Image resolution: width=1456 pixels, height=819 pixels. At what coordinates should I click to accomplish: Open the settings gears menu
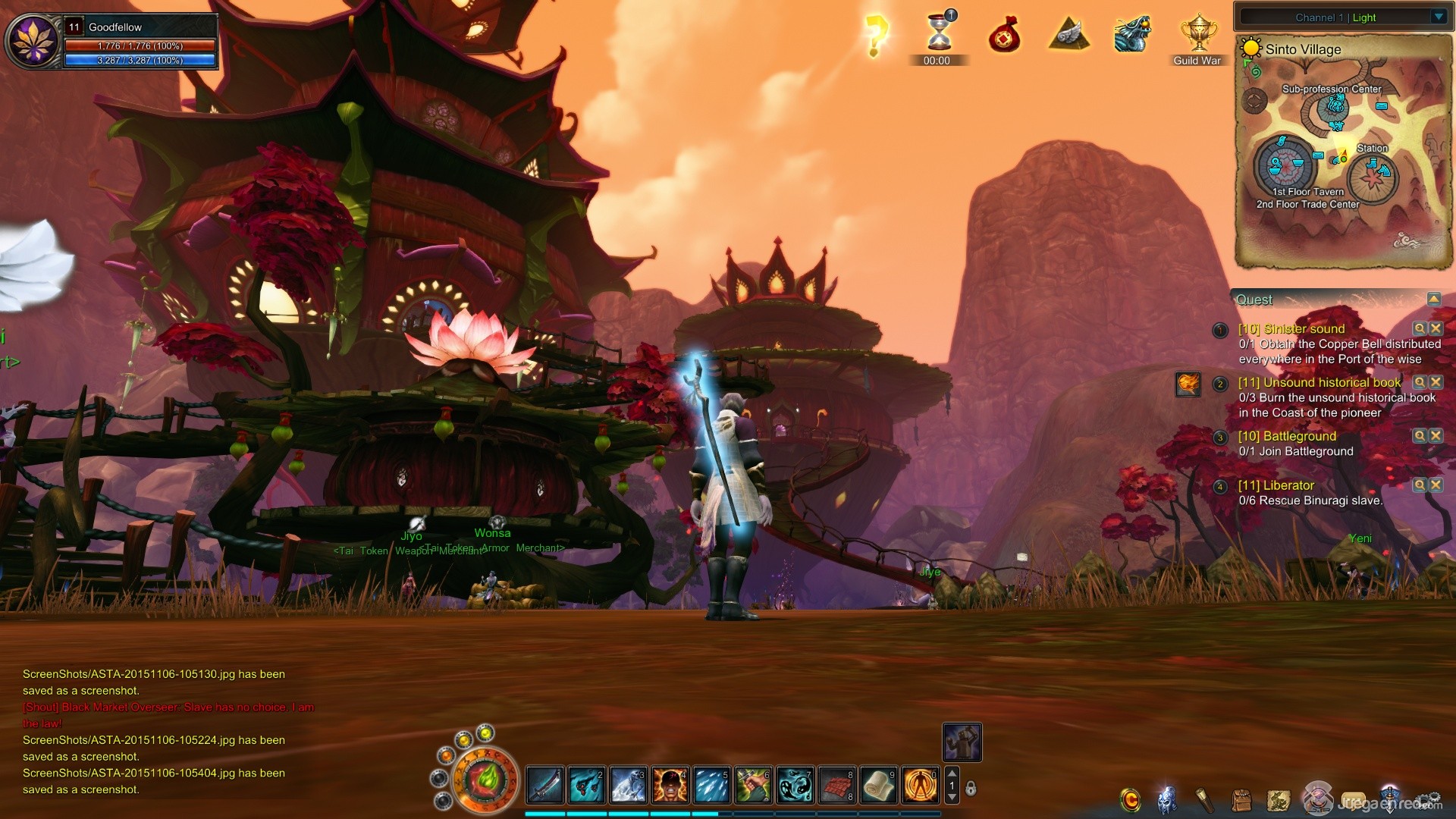click(1430, 800)
